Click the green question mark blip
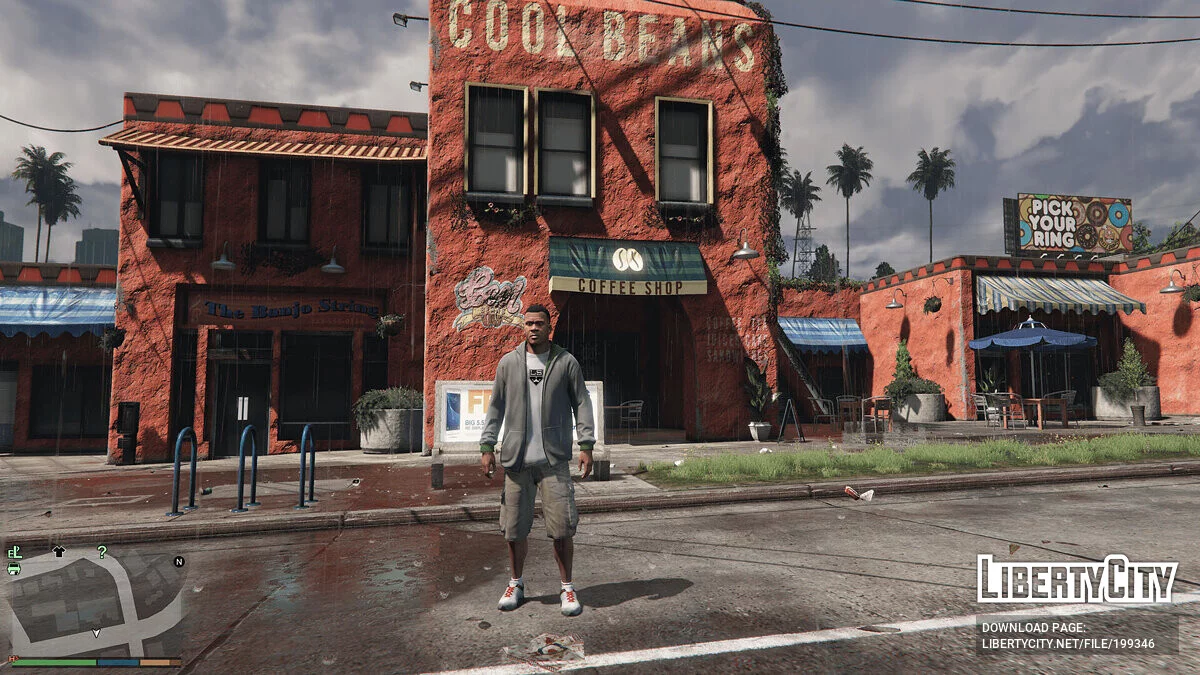Viewport: 1200px width, 675px height. pyautogui.click(x=101, y=551)
